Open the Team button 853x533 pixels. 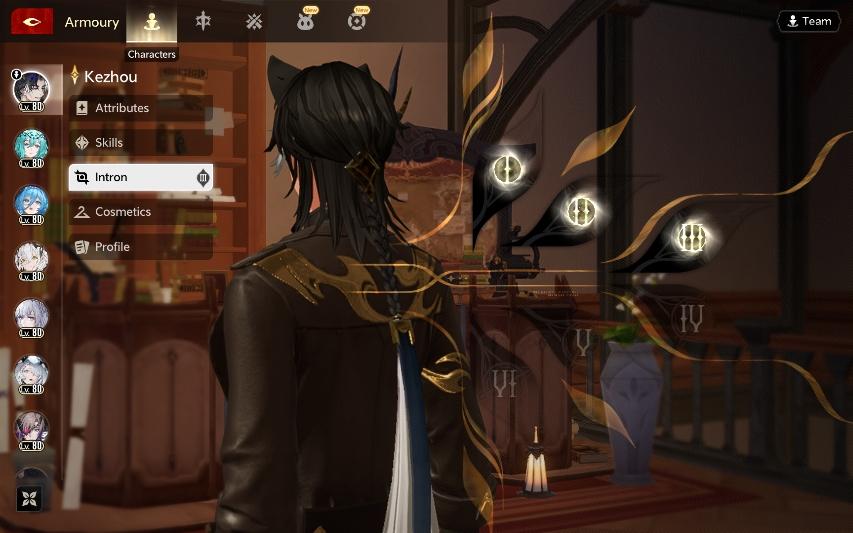coord(808,21)
